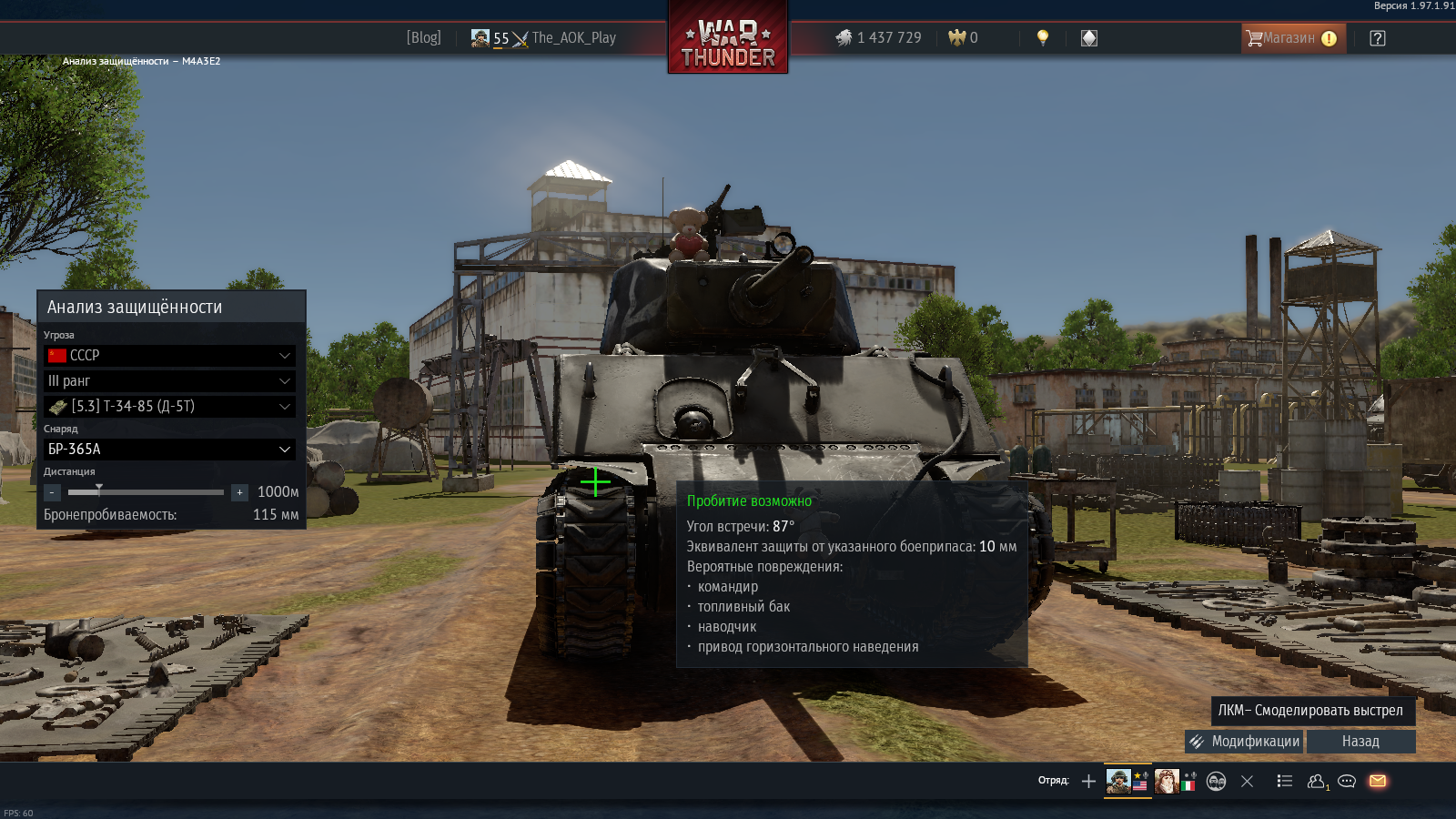Open the contacts list icon
The width and height of the screenshot is (1456, 819).
[1317, 781]
